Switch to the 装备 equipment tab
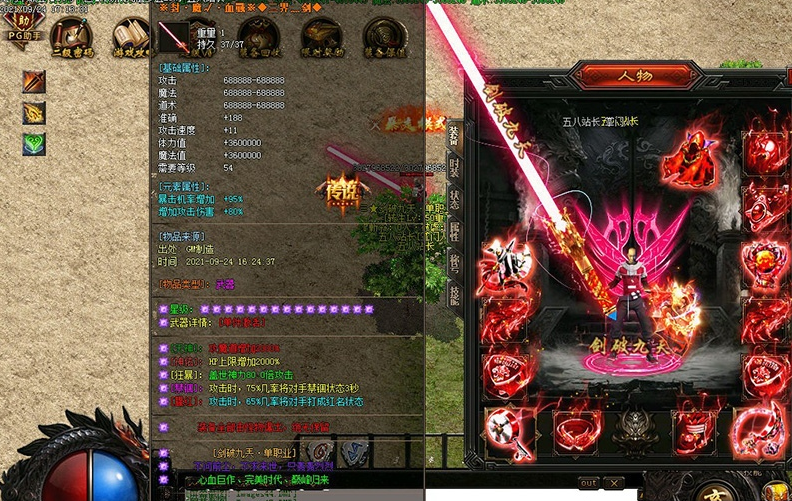Screen dimensions: 792x501 coord(454,134)
